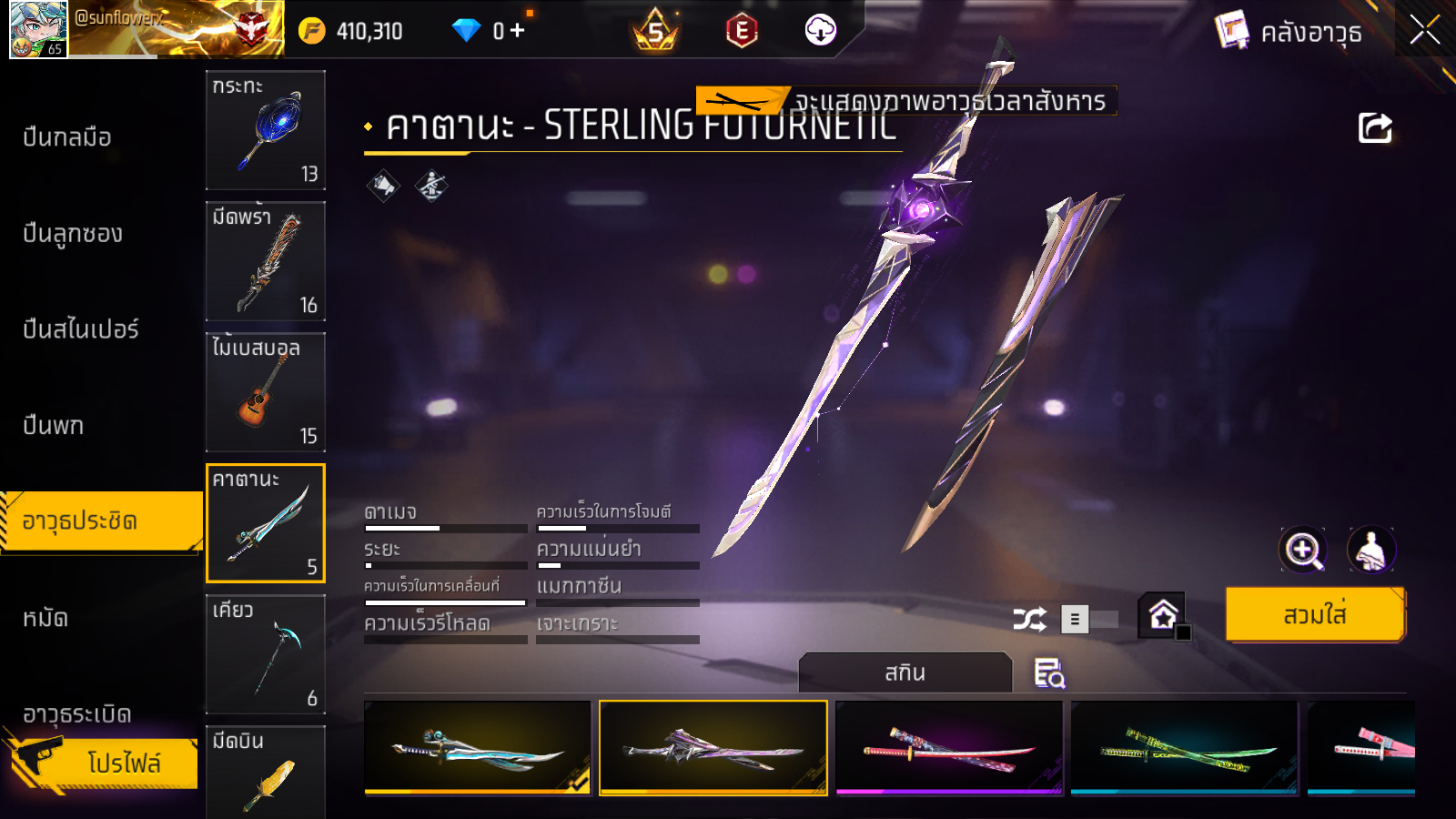Share the katana skin via share icon
Image resolution: width=1456 pixels, height=819 pixels.
[x=1375, y=128]
